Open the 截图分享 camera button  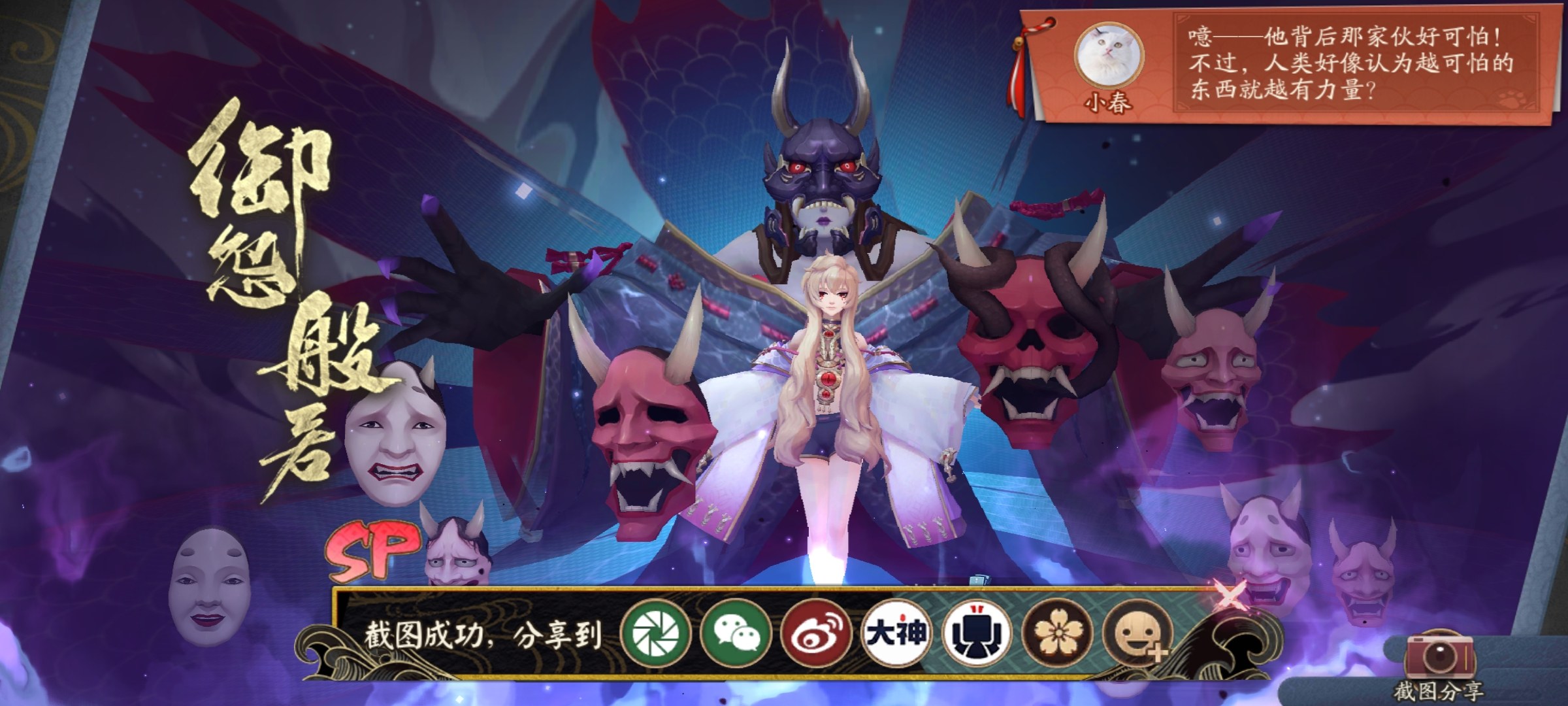[x=1438, y=662]
